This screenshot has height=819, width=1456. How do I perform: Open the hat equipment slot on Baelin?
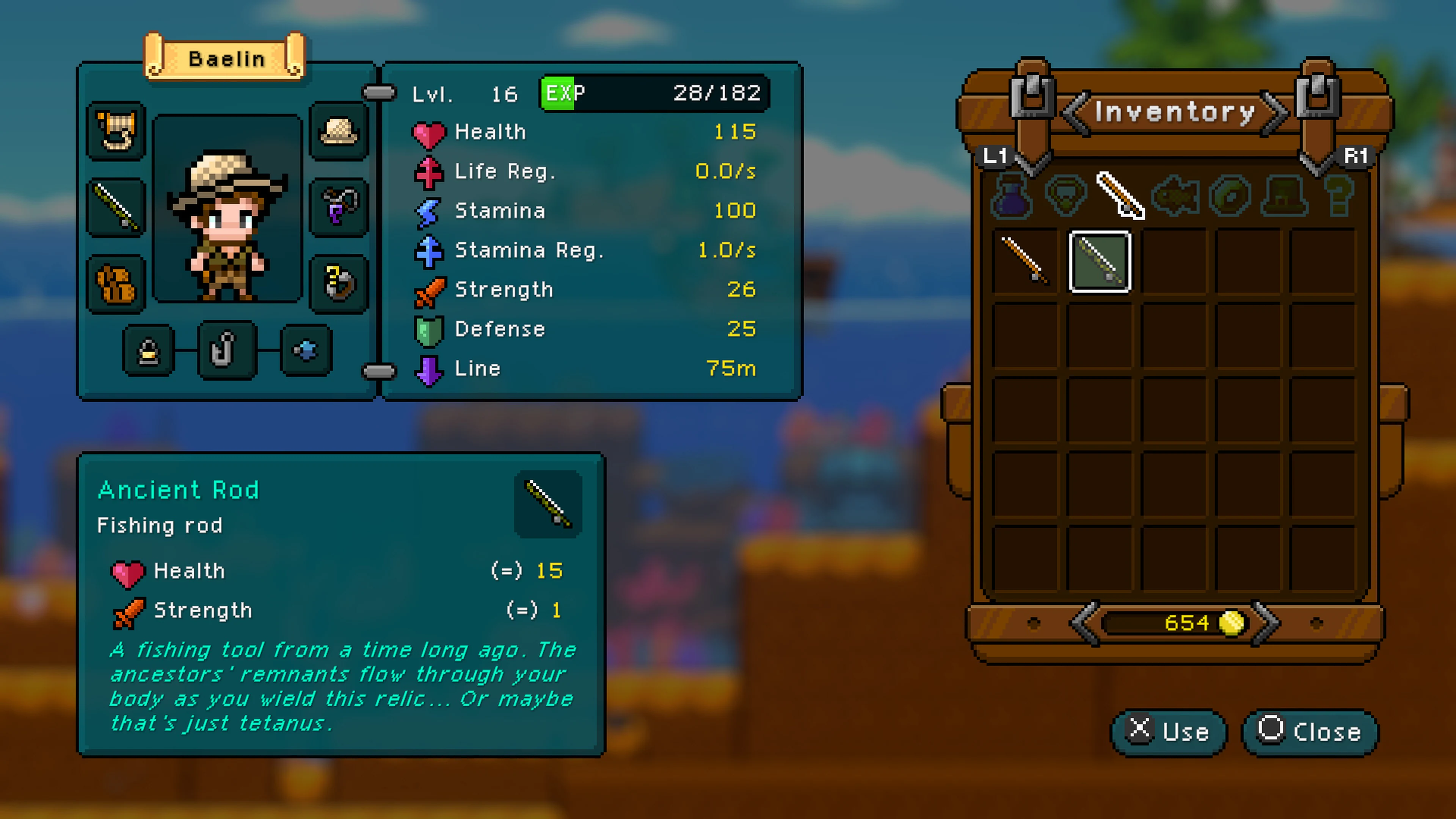(x=339, y=130)
